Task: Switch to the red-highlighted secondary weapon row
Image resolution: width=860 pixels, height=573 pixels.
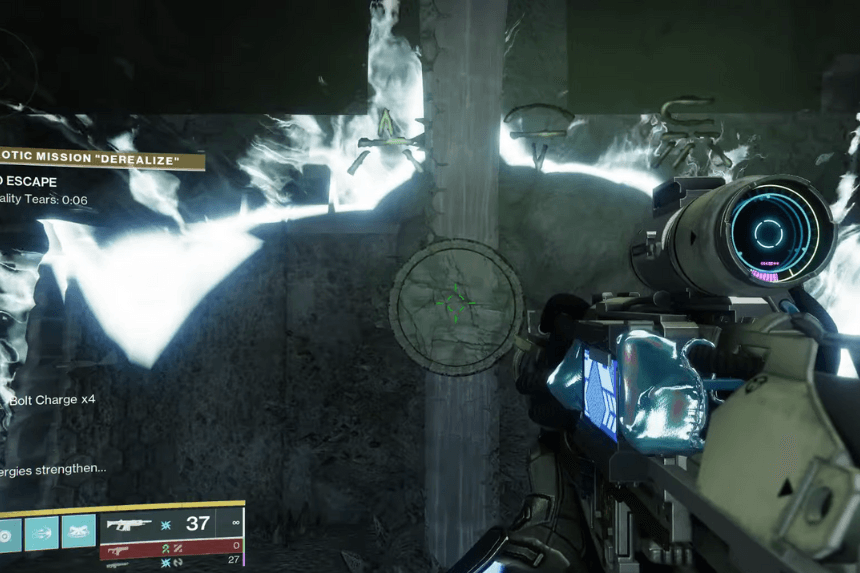Action: [171, 547]
